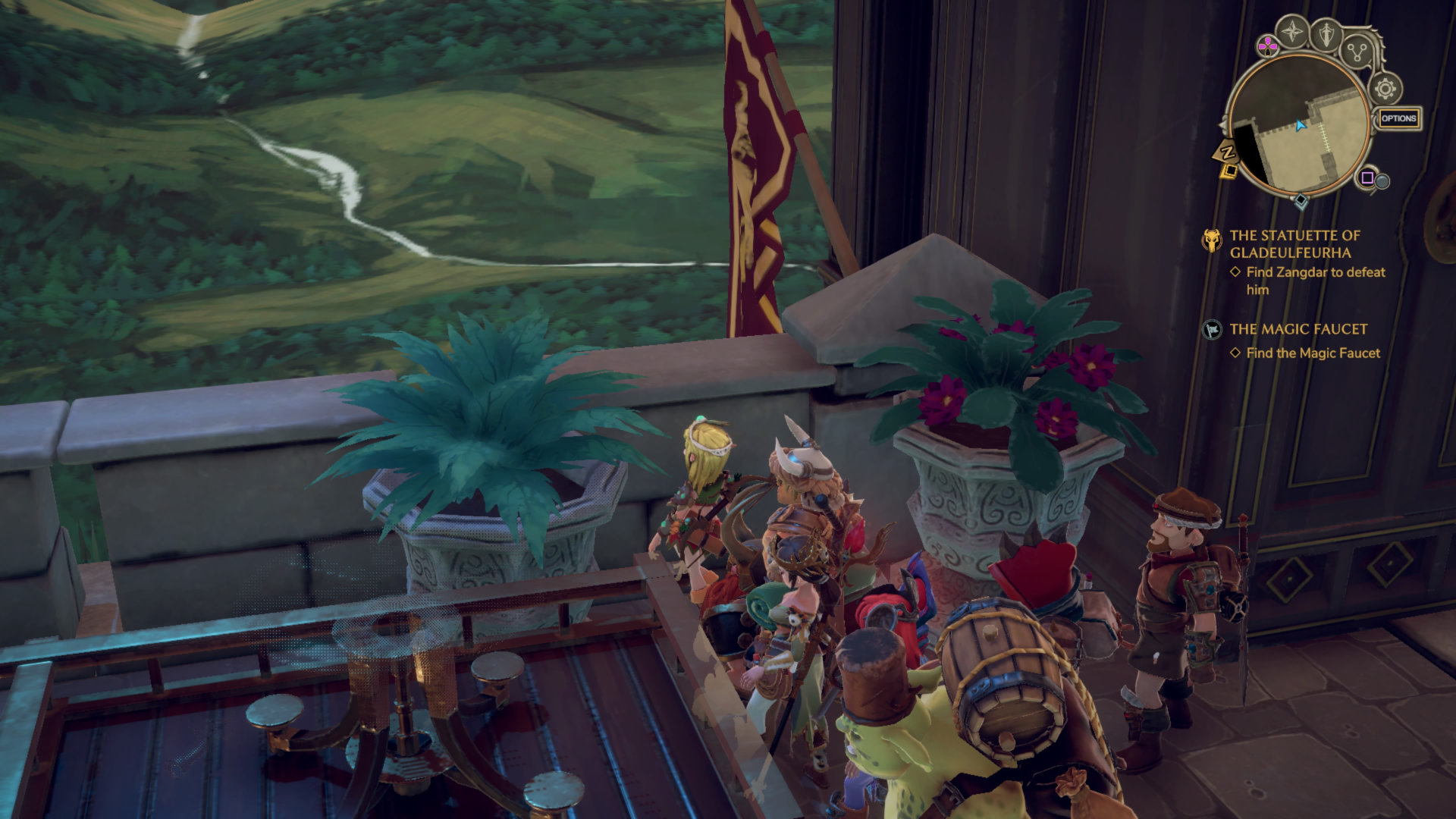This screenshot has width=1456, height=819.
Task: Open the gear settings icon
Action: point(1385,89)
